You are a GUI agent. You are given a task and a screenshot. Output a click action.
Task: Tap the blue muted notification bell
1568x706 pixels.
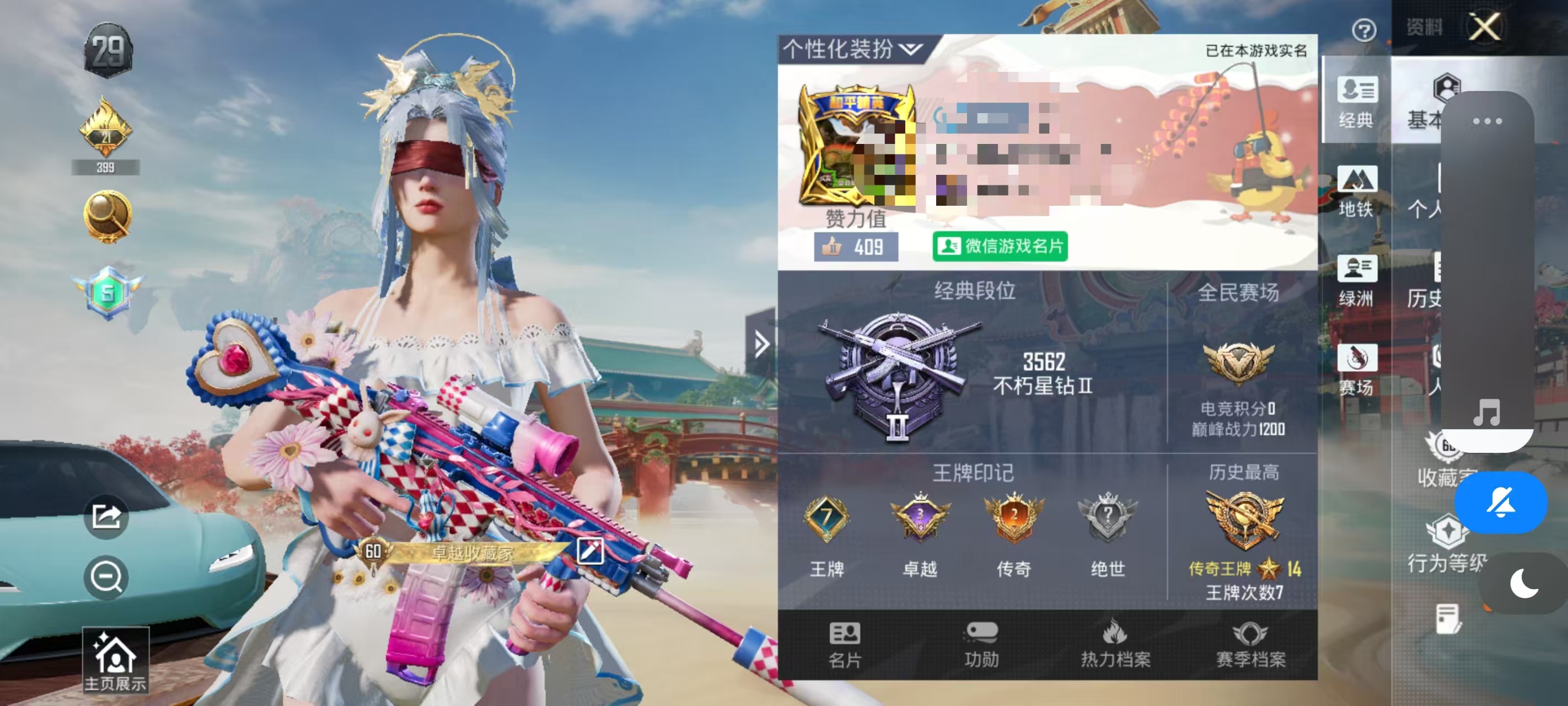click(x=1502, y=502)
